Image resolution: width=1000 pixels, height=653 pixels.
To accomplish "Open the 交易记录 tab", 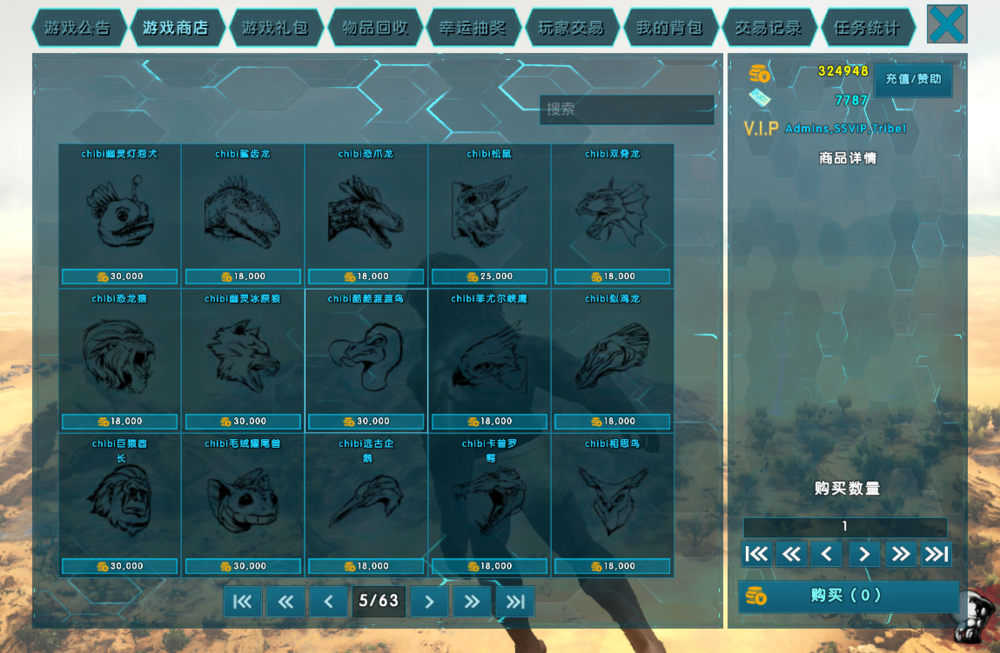I will [x=768, y=28].
